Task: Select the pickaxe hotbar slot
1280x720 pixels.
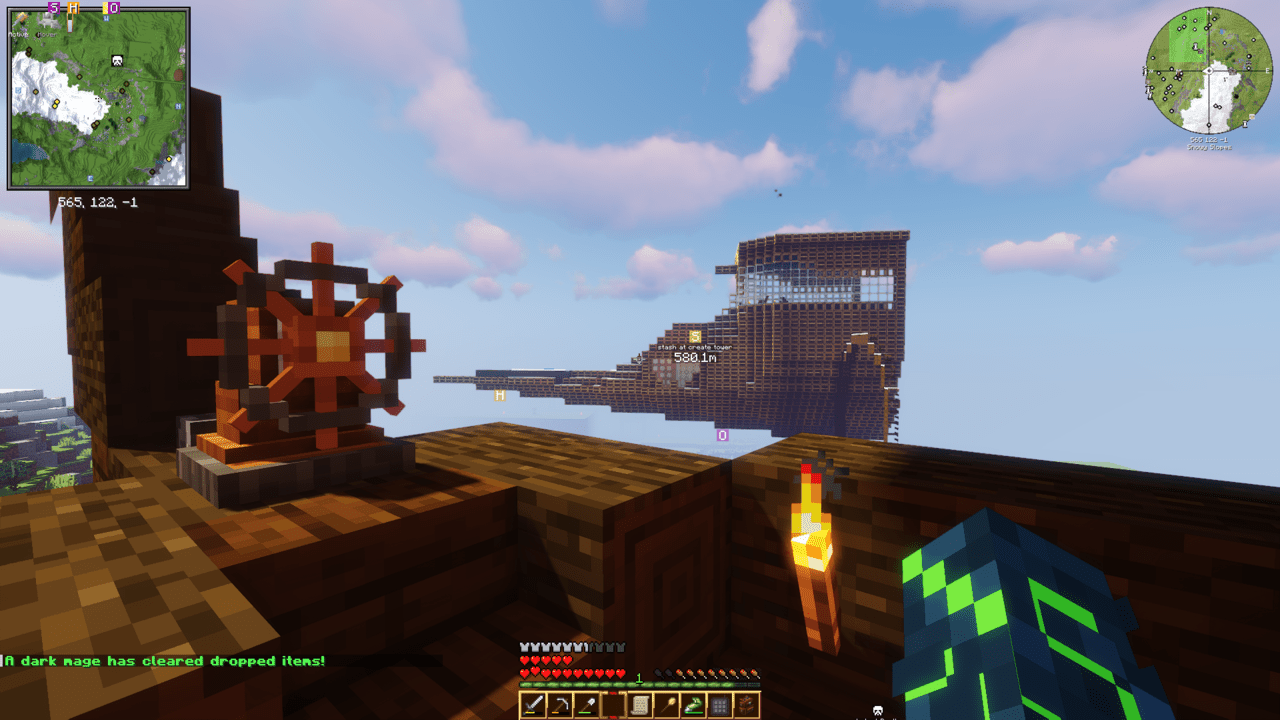Action: (x=558, y=702)
